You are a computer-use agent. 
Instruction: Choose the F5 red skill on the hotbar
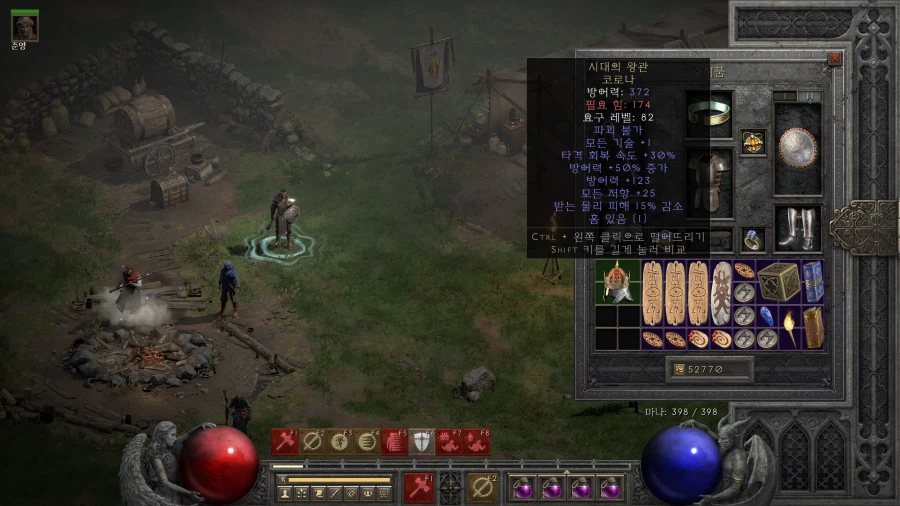tap(395, 441)
